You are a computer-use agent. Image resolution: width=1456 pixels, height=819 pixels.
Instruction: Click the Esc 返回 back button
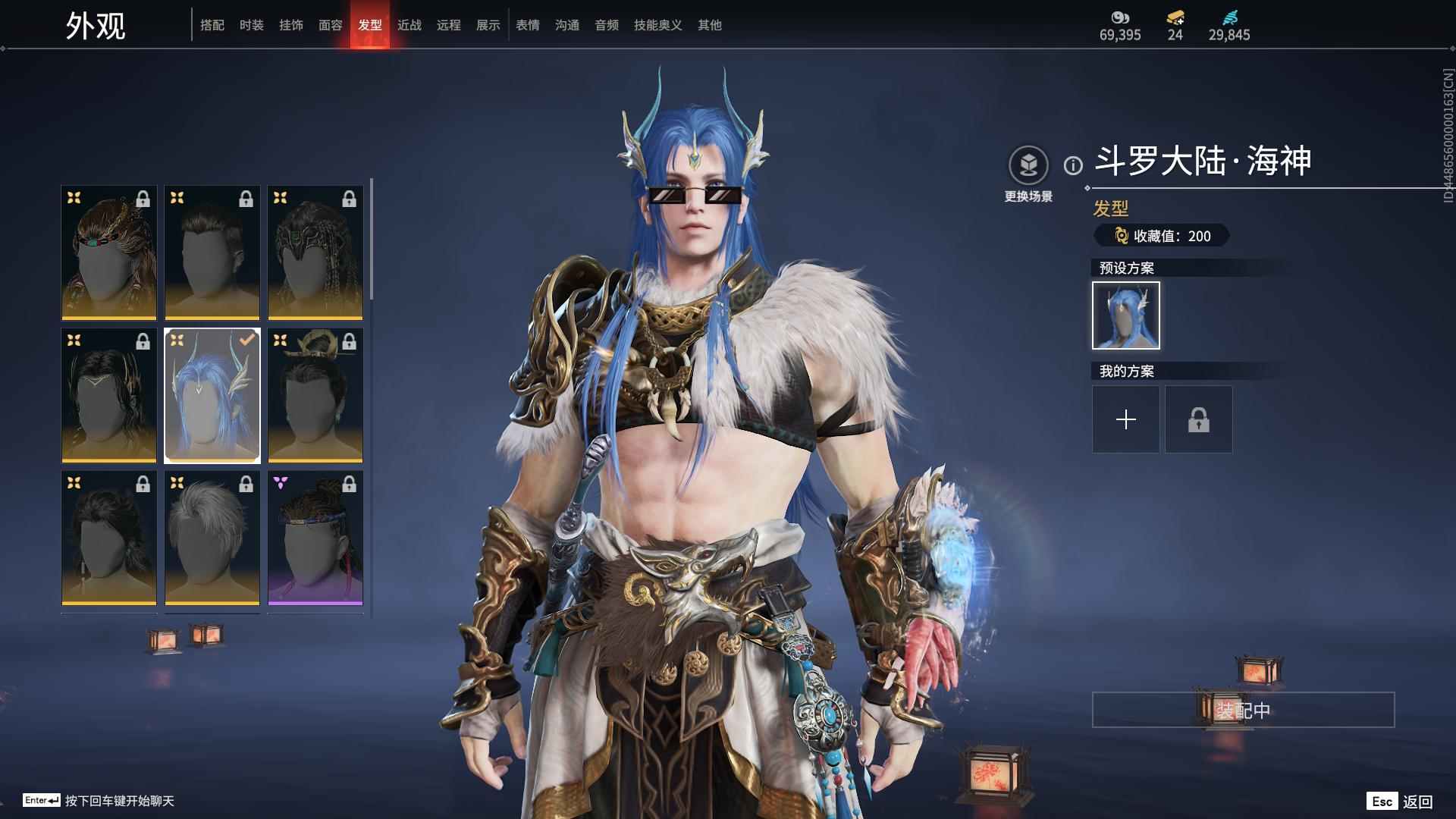[1400, 801]
